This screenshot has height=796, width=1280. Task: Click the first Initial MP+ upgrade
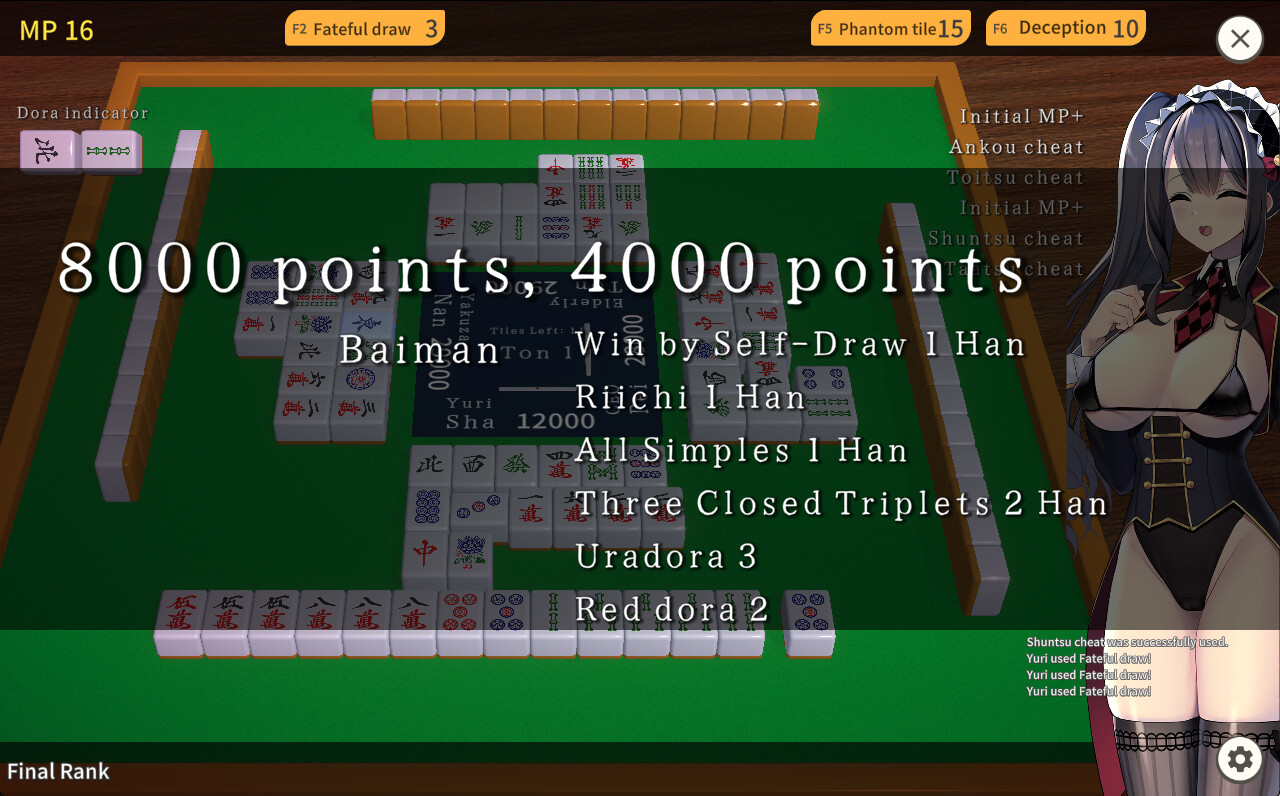click(1022, 116)
